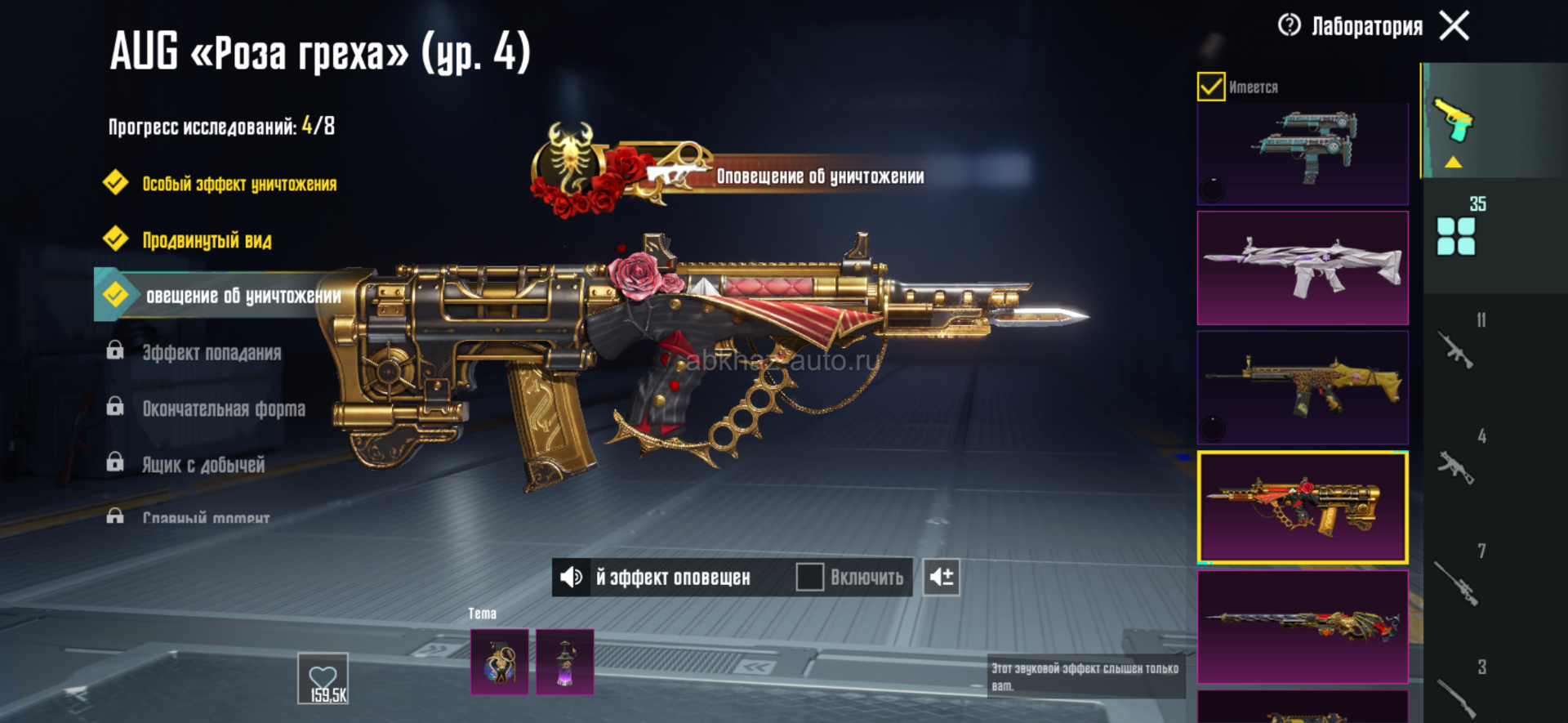This screenshot has height=723, width=1568.
Task: Toggle the Имеется owned filter checkbox
Action: pos(1211,87)
